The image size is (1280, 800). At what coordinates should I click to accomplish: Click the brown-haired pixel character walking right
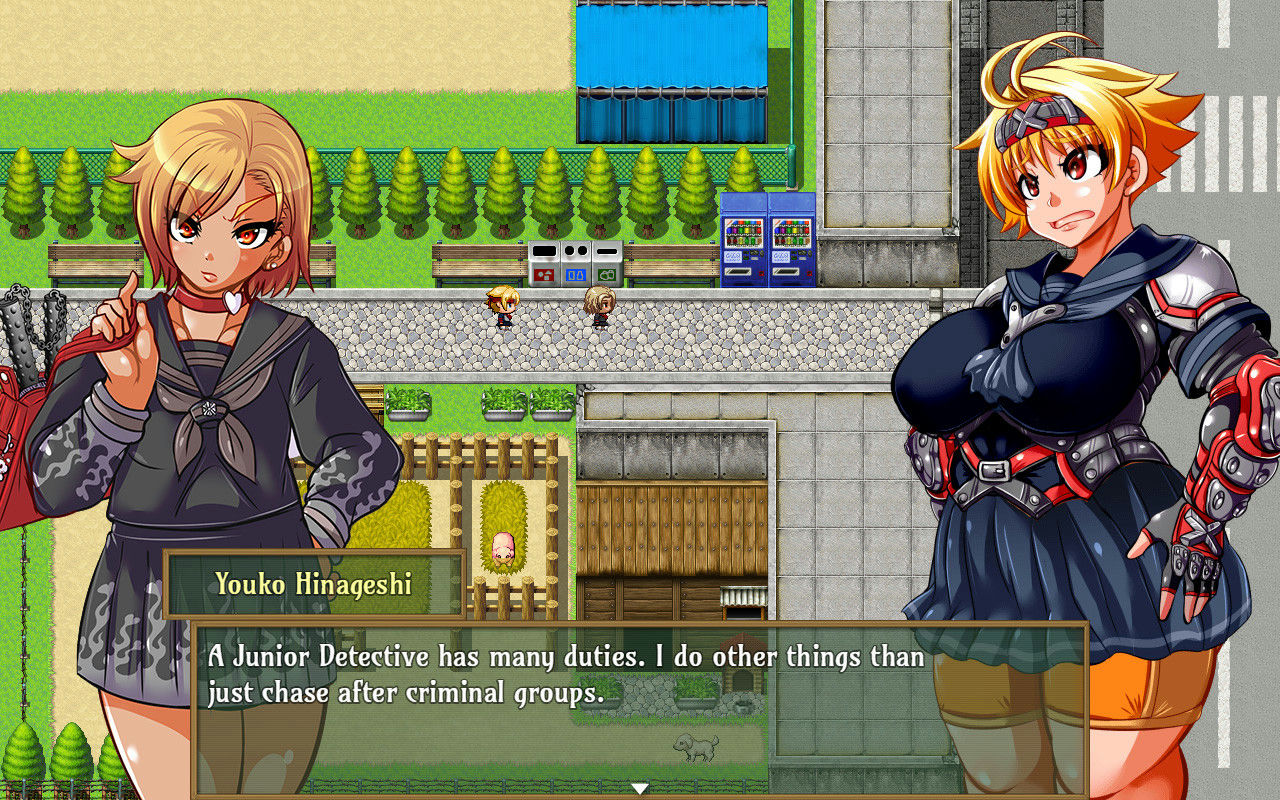tap(599, 308)
